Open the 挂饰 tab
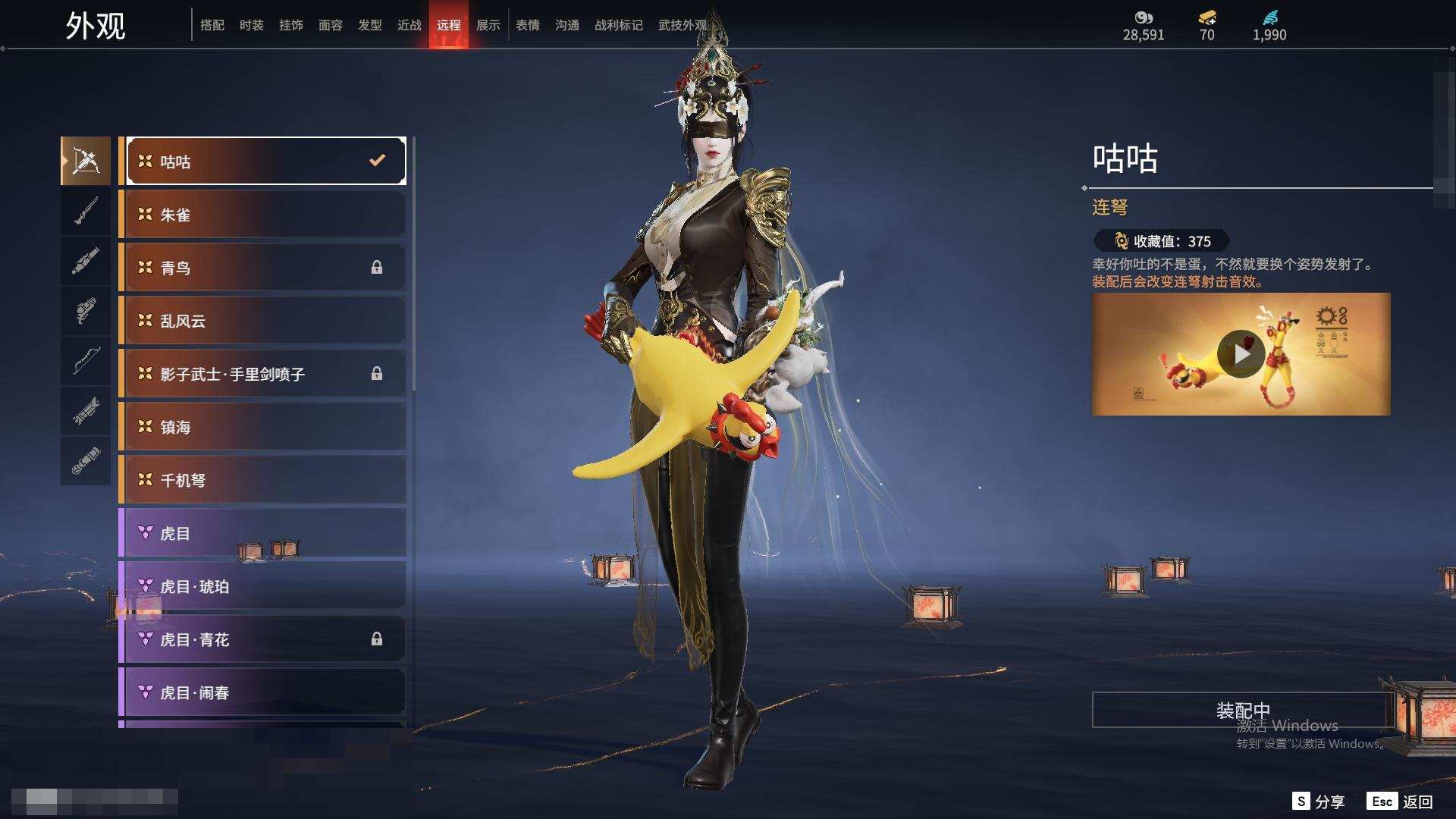This screenshot has width=1456, height=819. 290,25
